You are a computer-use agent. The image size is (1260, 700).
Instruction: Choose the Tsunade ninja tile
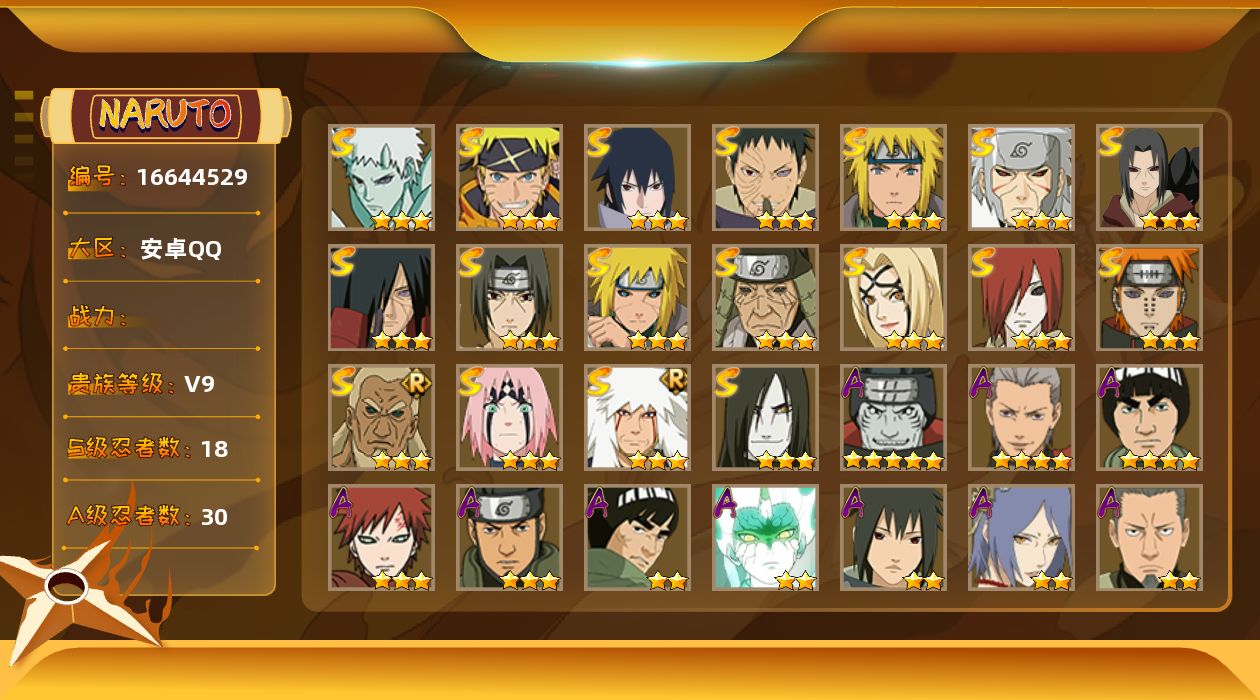(x=893, y=297)
